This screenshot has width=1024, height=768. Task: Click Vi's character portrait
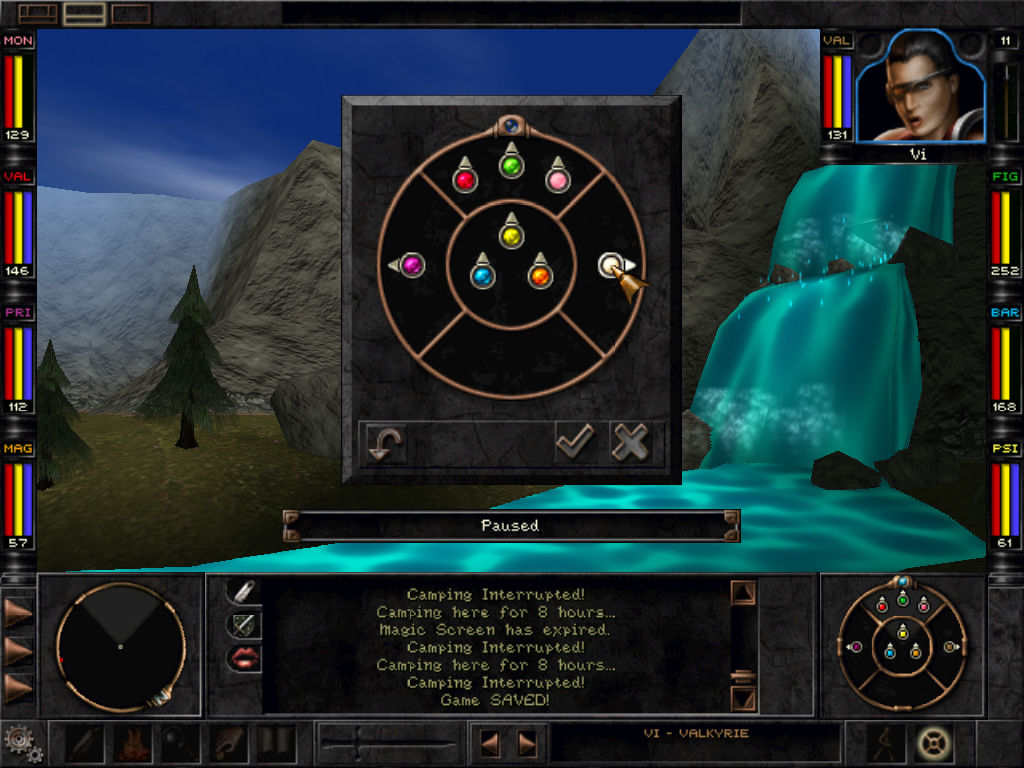point(919,88)
